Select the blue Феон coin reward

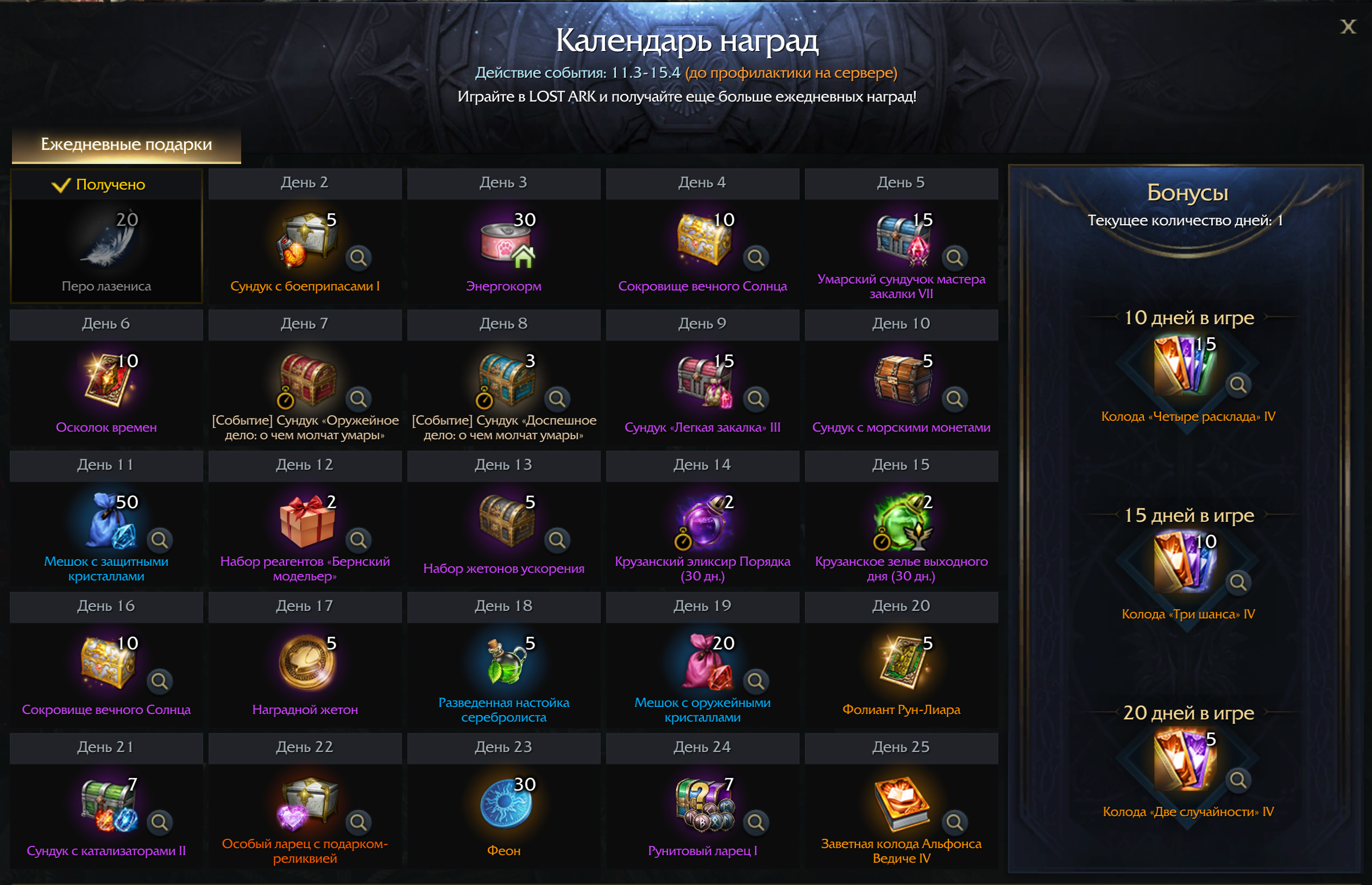(505, 804)
